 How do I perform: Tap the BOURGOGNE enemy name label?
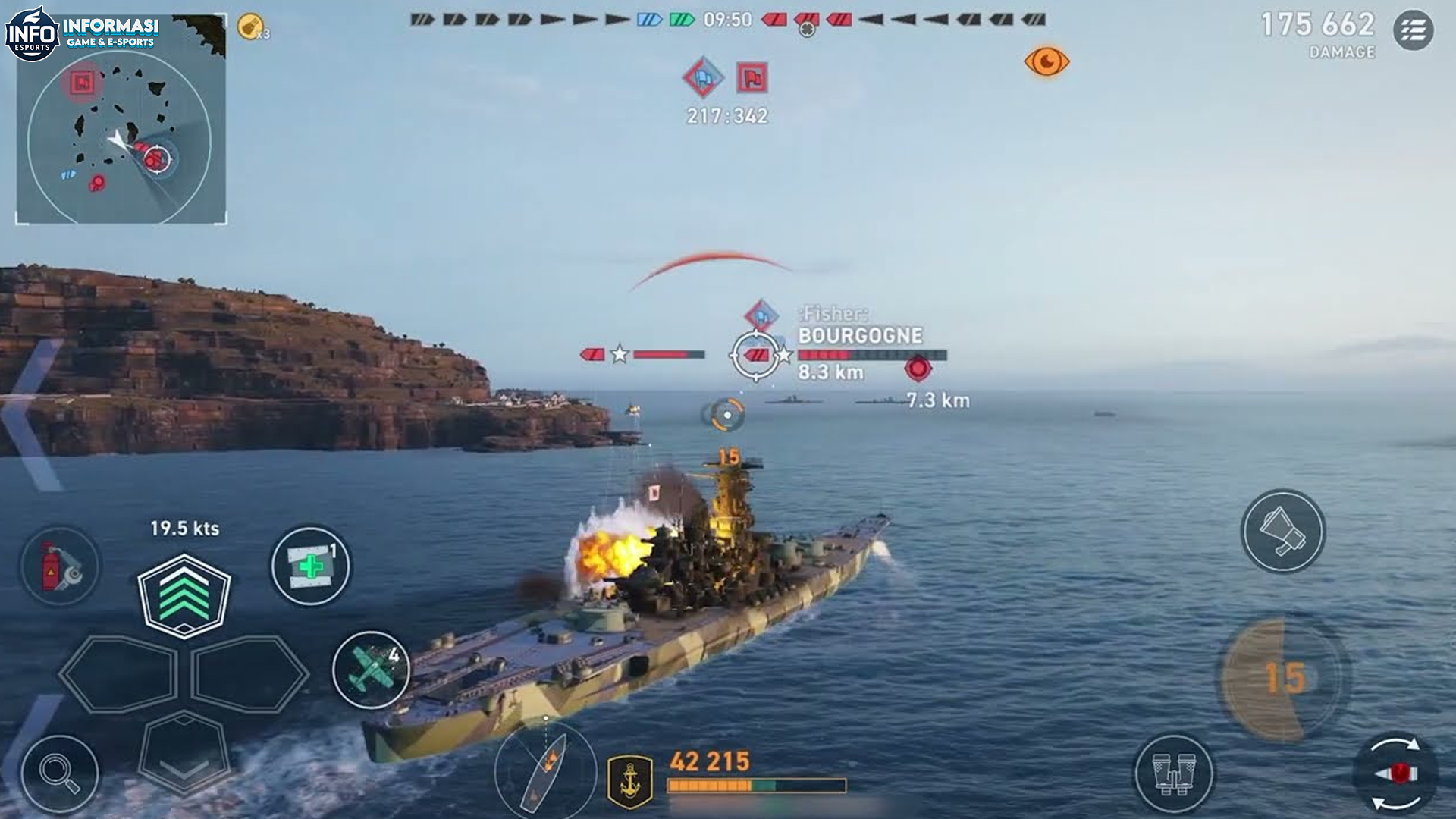(x=861, y=334)
